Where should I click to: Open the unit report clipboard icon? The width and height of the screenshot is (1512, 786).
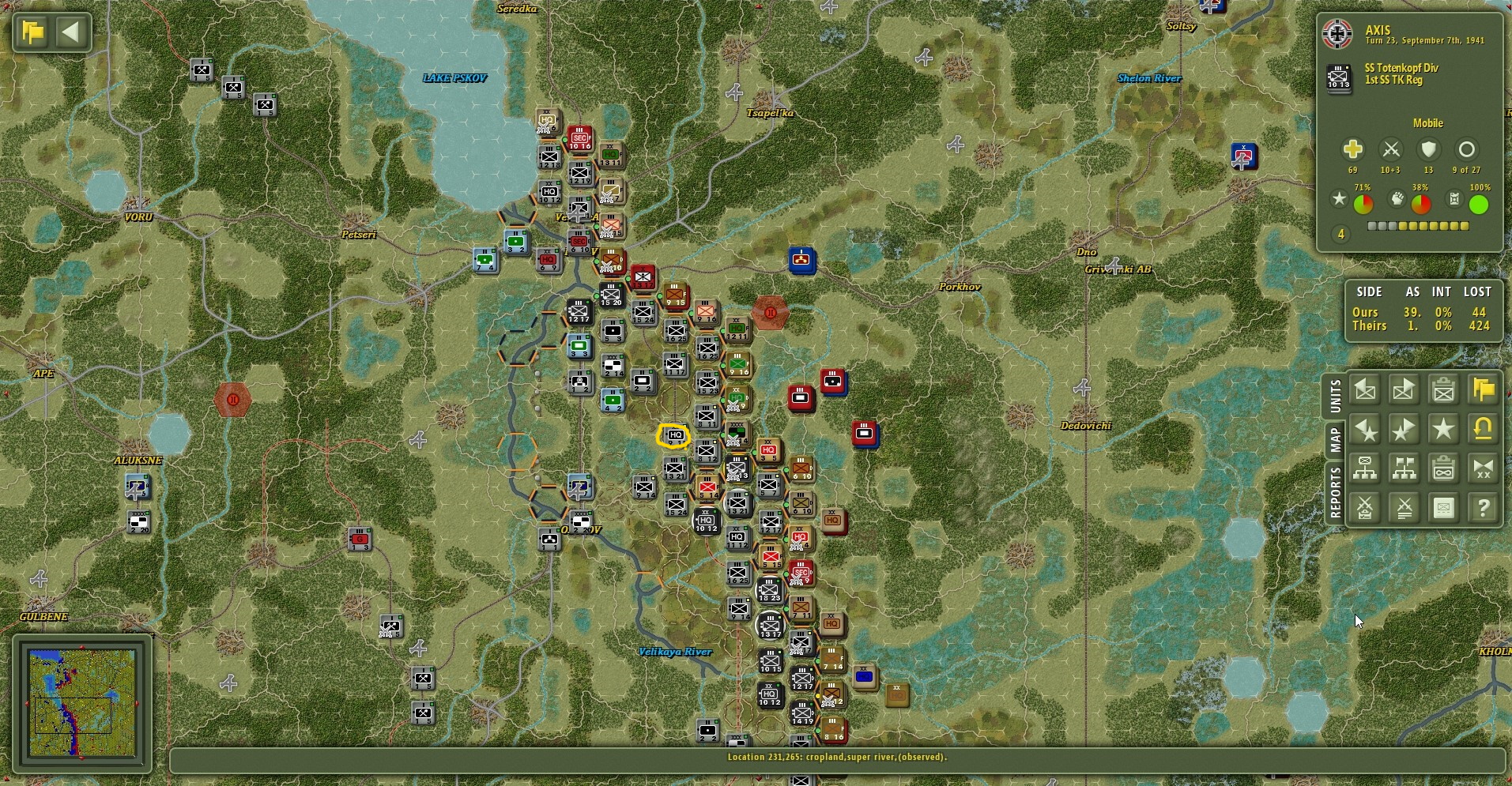point(1444,389)
